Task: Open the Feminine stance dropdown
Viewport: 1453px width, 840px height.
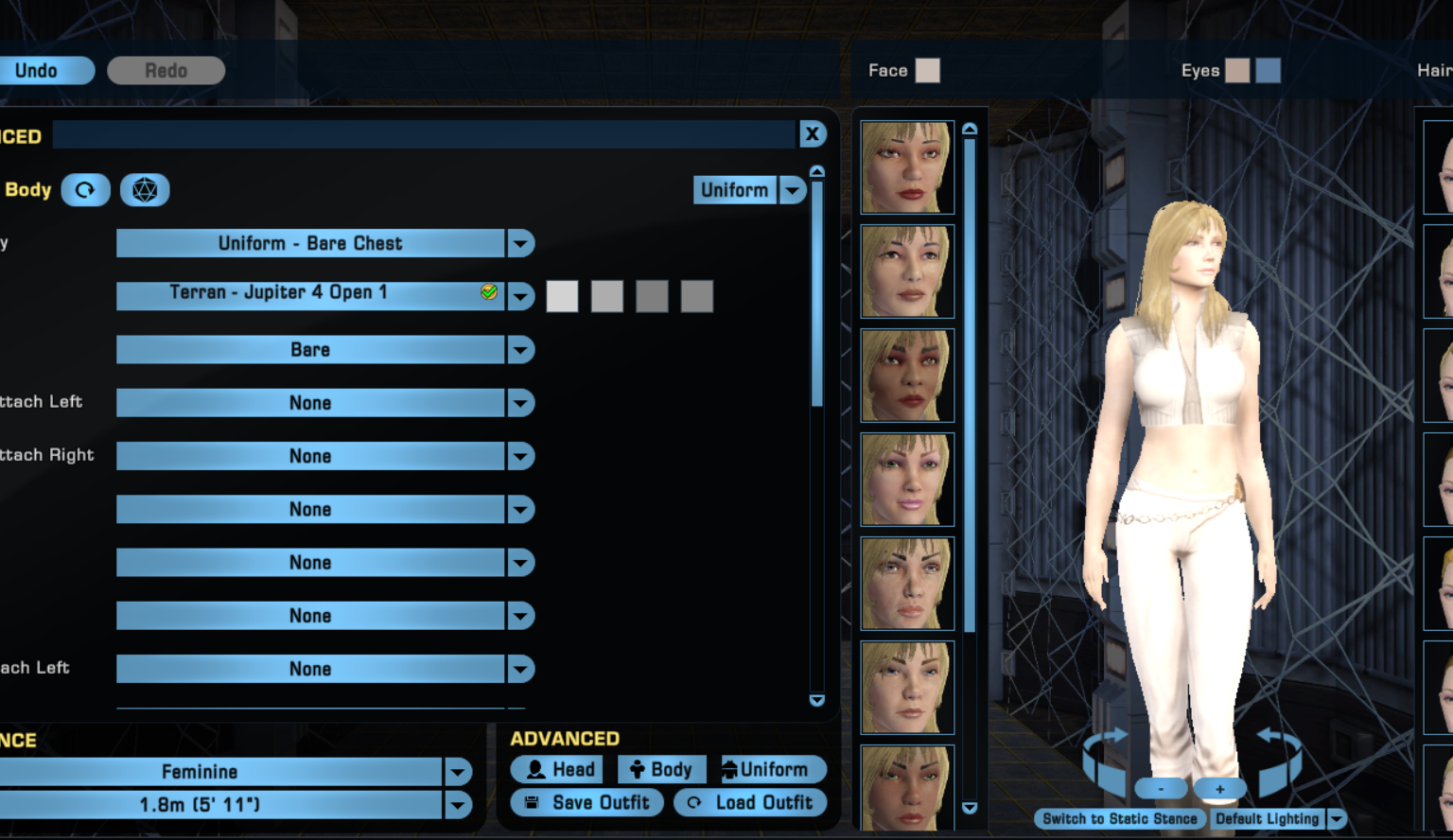Action: 458,772
